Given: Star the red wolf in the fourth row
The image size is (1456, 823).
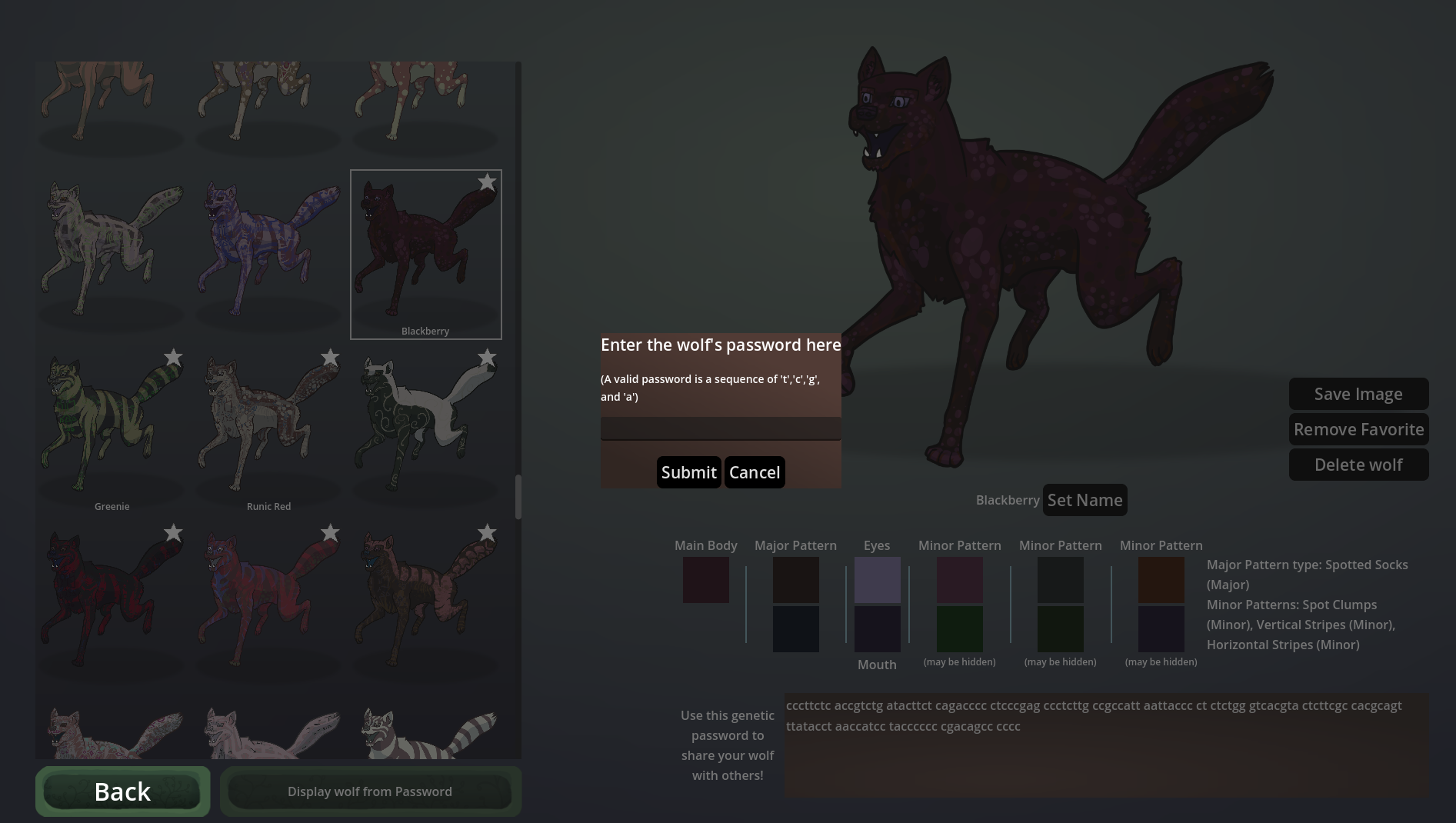Looking at the screenshot, I should coord(172,532).
